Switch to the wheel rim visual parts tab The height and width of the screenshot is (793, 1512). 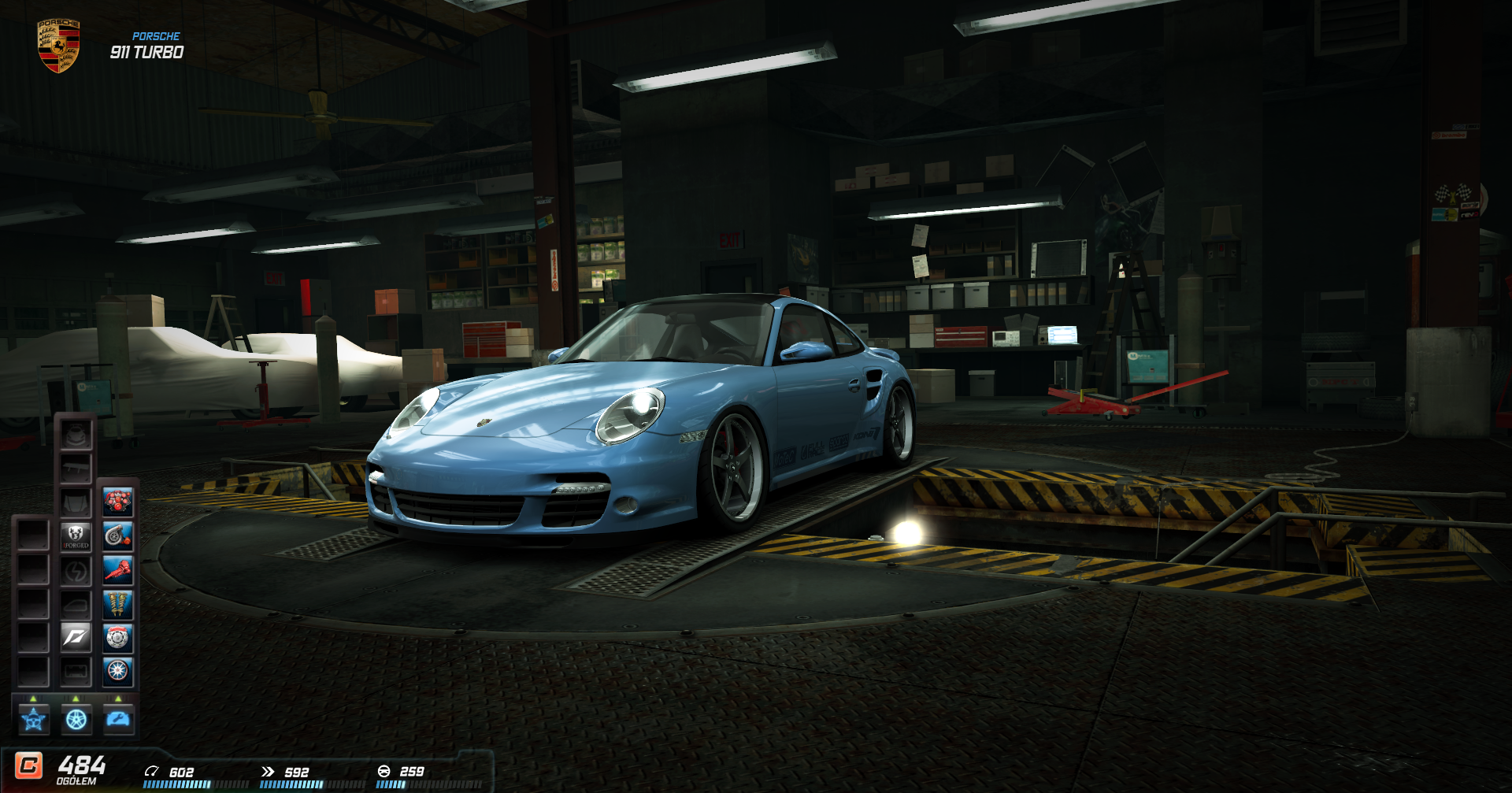point(76,719)
